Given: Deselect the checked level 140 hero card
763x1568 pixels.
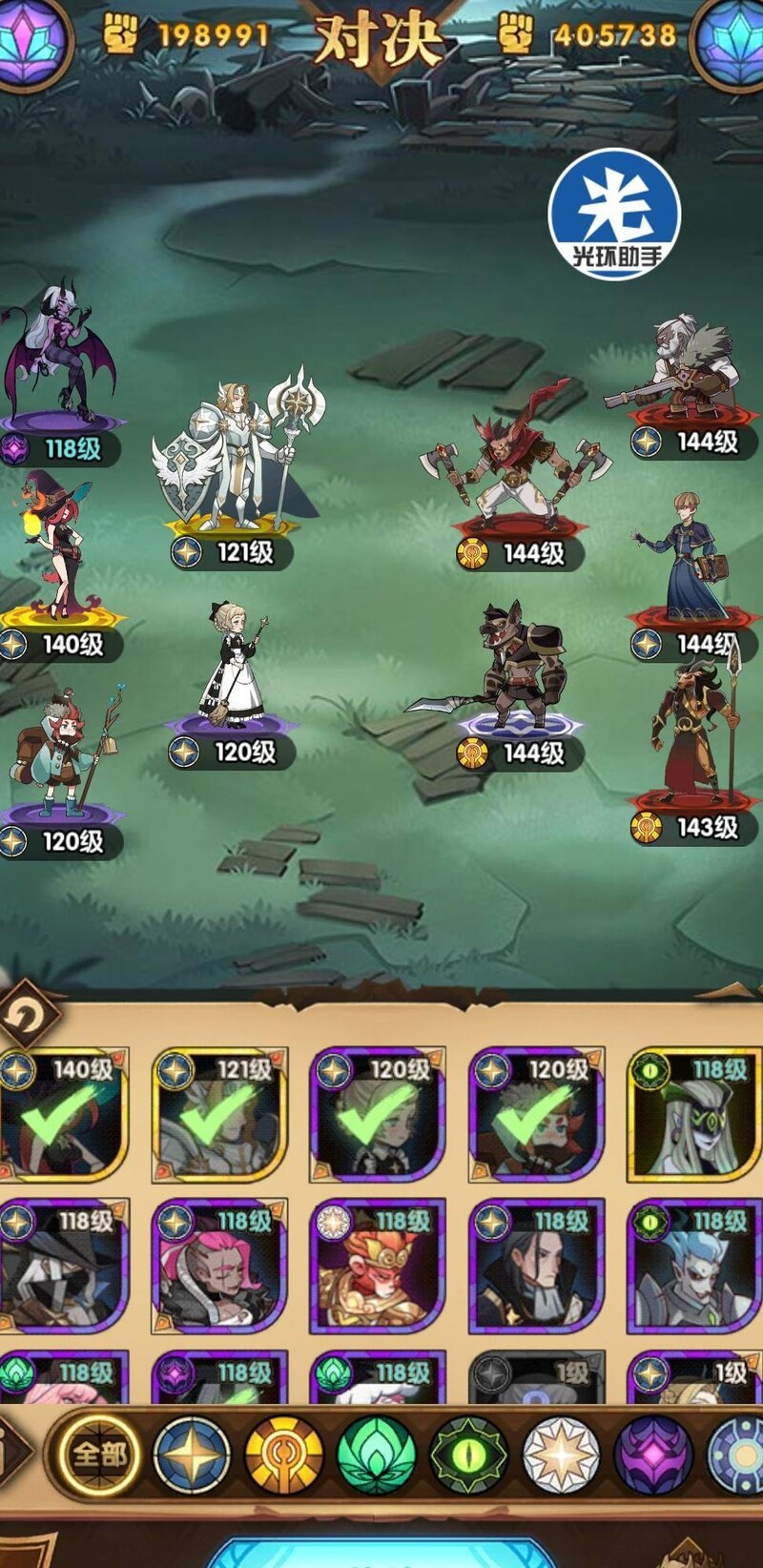Looking at the screenshot, I should (63, 1114).
